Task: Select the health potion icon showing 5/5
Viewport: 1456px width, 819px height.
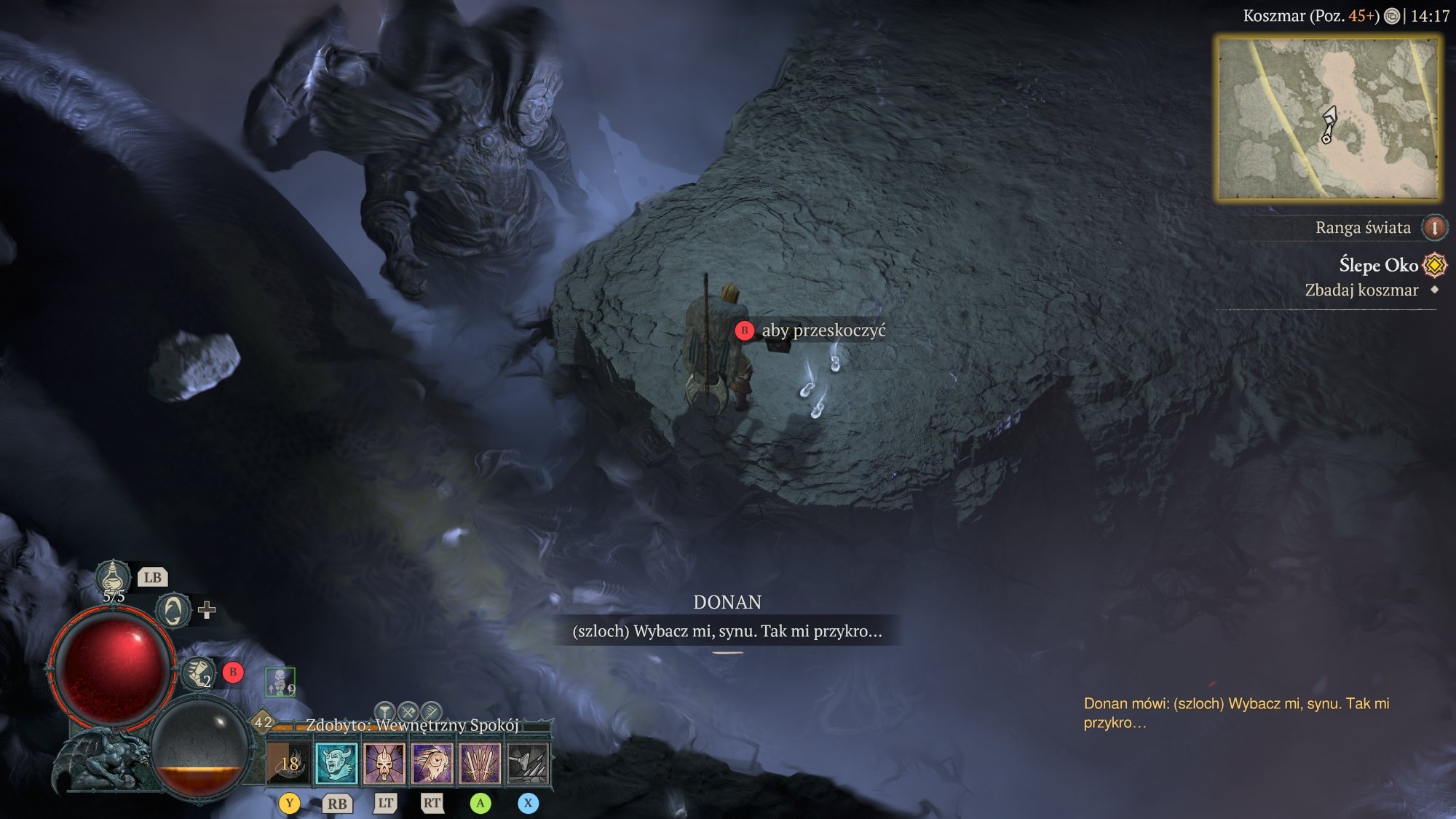Action: (113, 576)
